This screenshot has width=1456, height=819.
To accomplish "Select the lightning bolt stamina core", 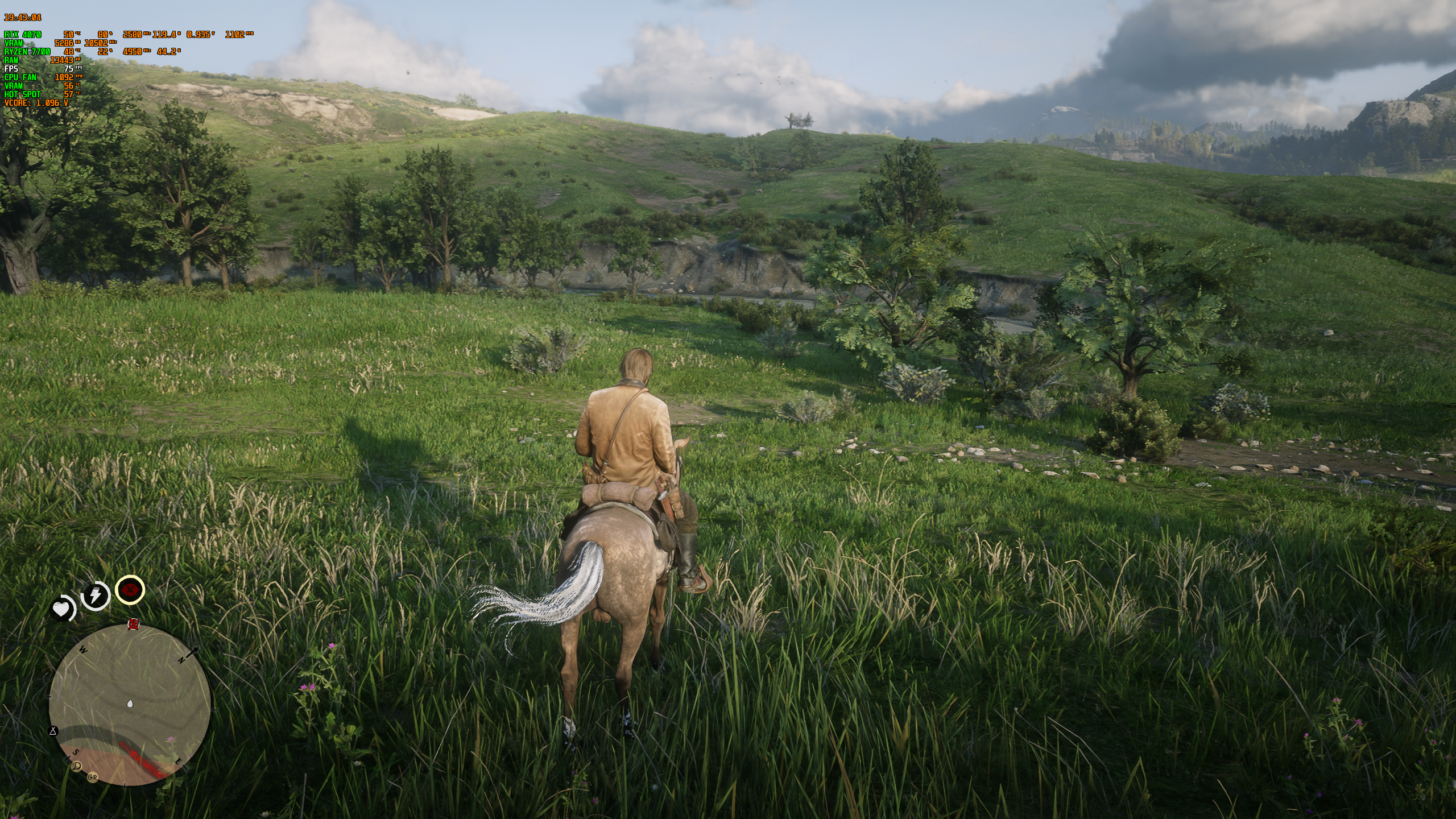I will click(96, 595).
